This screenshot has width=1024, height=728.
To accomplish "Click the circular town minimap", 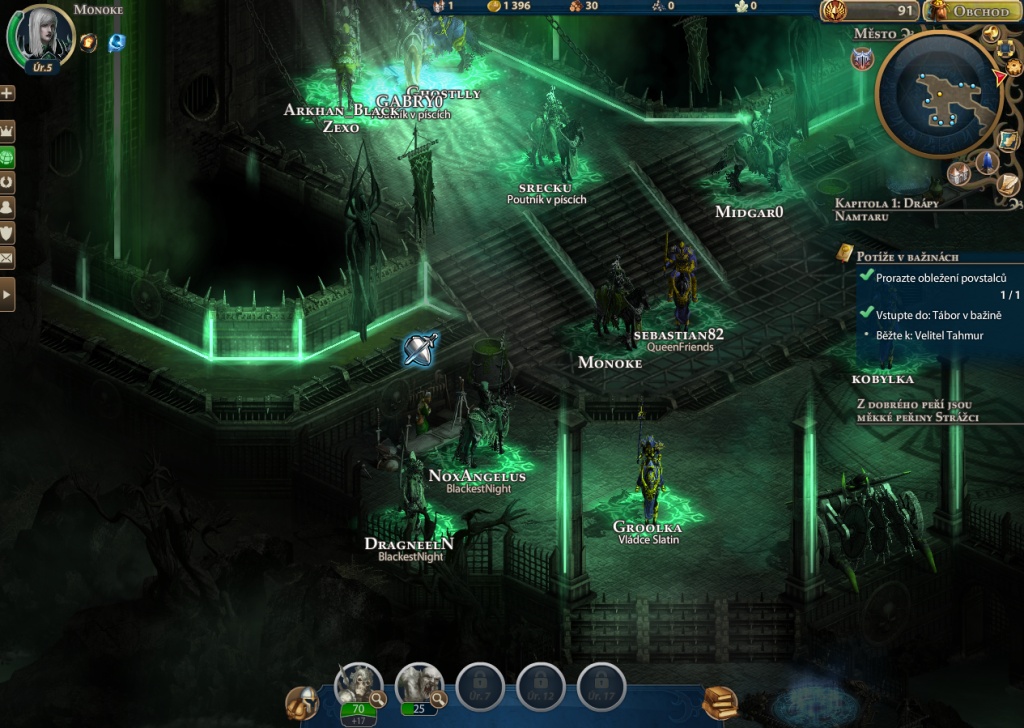I will [938, 95].
